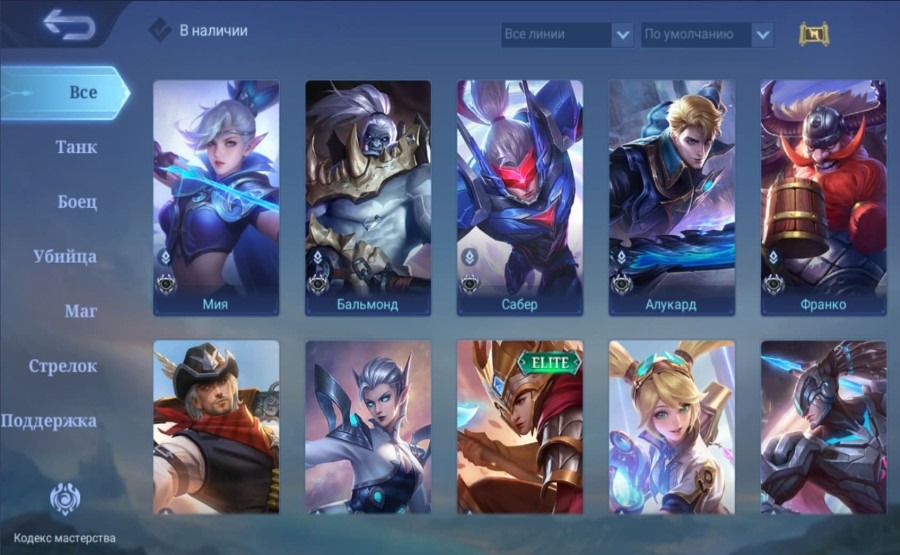Show heroes in the "Боец" category
The height and width of the screenshot is (555, 900).
(77, 201)
